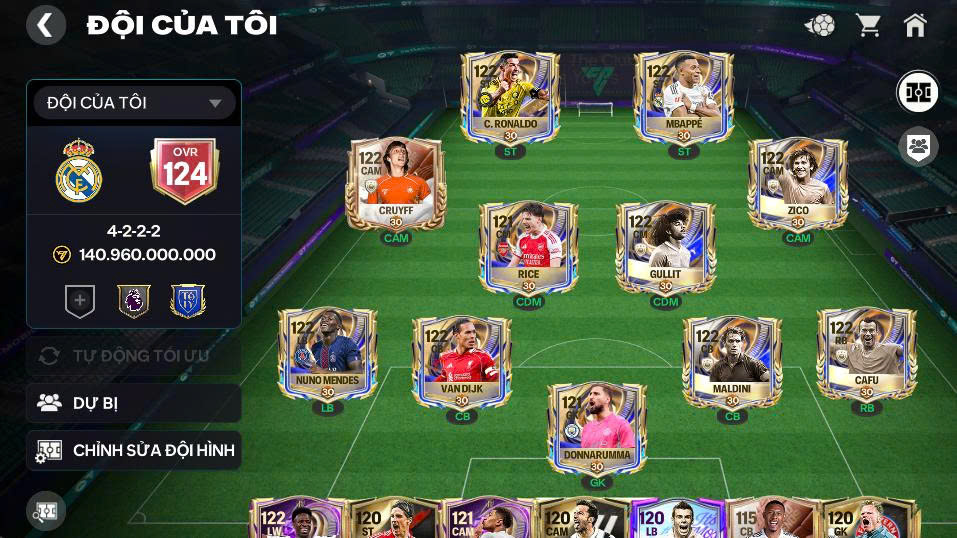Click the empty plus badge slot
This screenshot has height=538, width=957.
80,300
